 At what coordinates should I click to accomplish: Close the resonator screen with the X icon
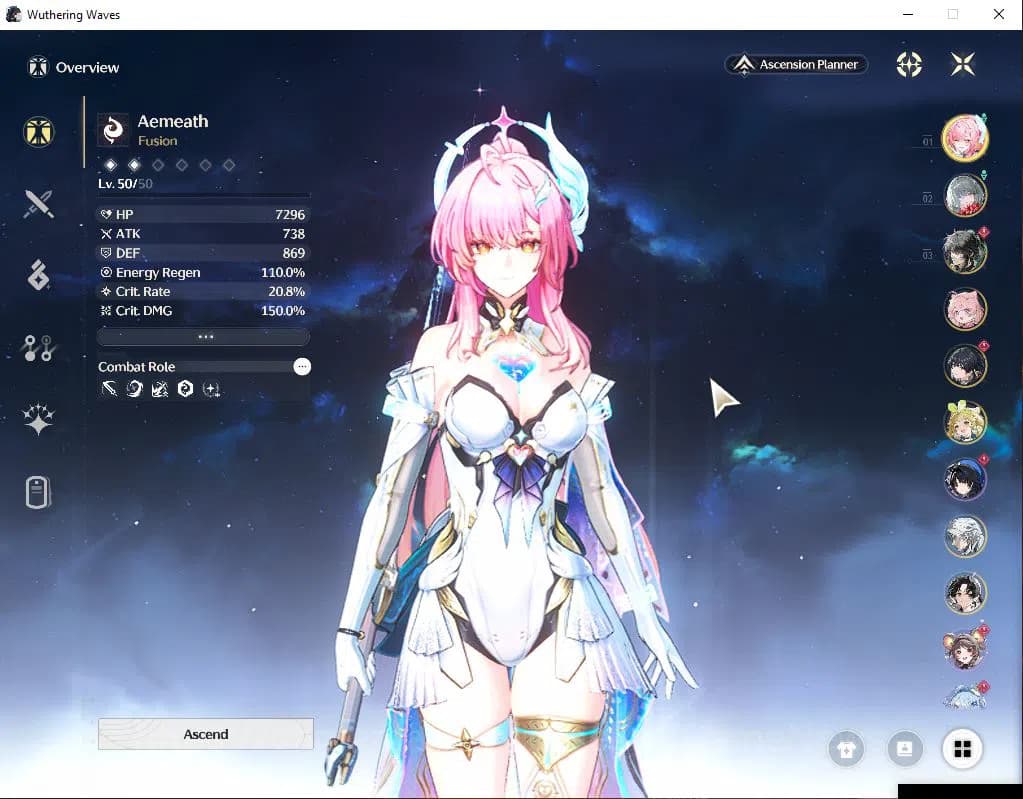pyautogui.click(x=963, y=64)
